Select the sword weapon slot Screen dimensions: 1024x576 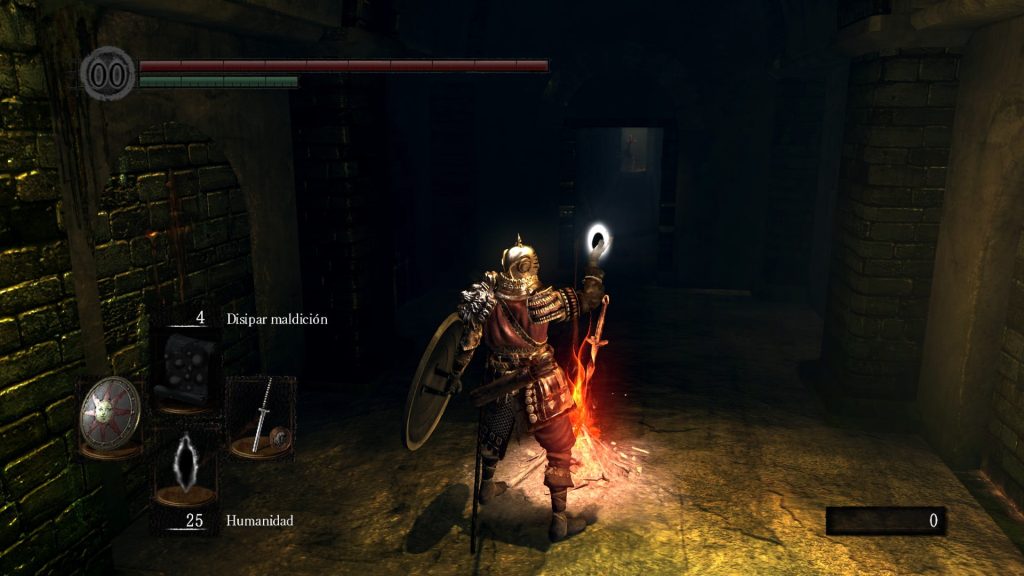261,418
